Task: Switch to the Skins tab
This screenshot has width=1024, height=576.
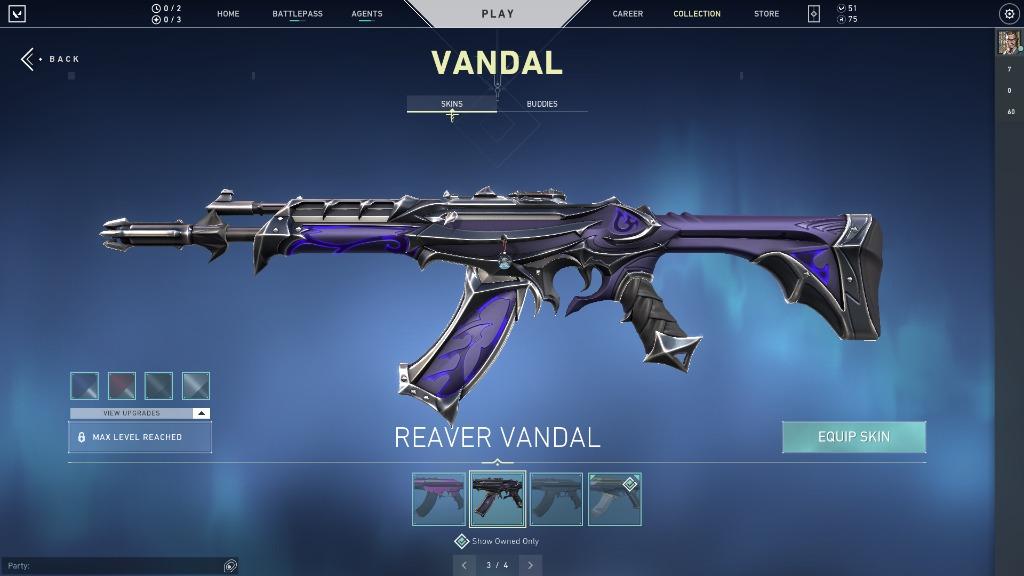Action: (x=452, y=104)
